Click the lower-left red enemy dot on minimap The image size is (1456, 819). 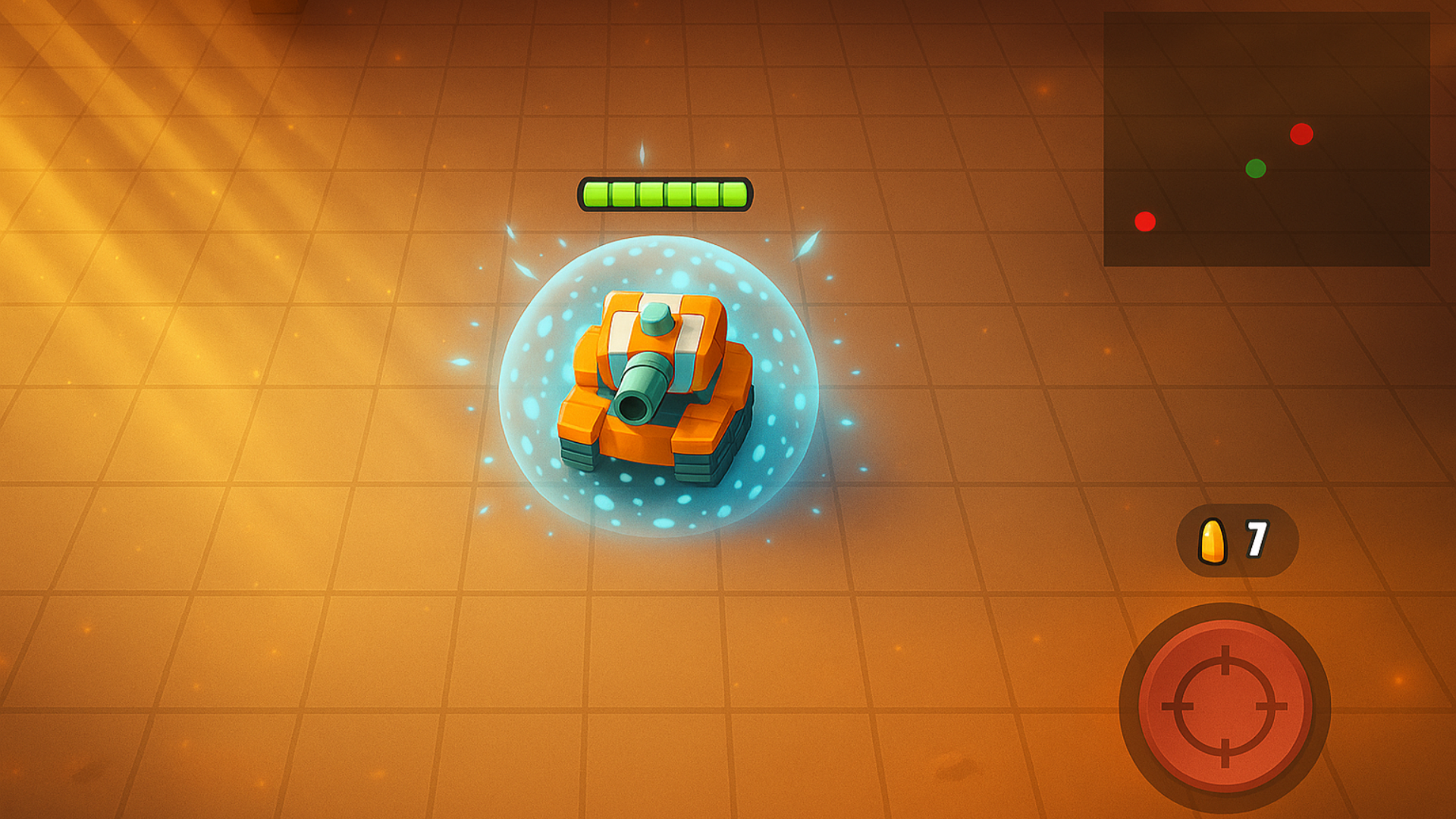1145,220
